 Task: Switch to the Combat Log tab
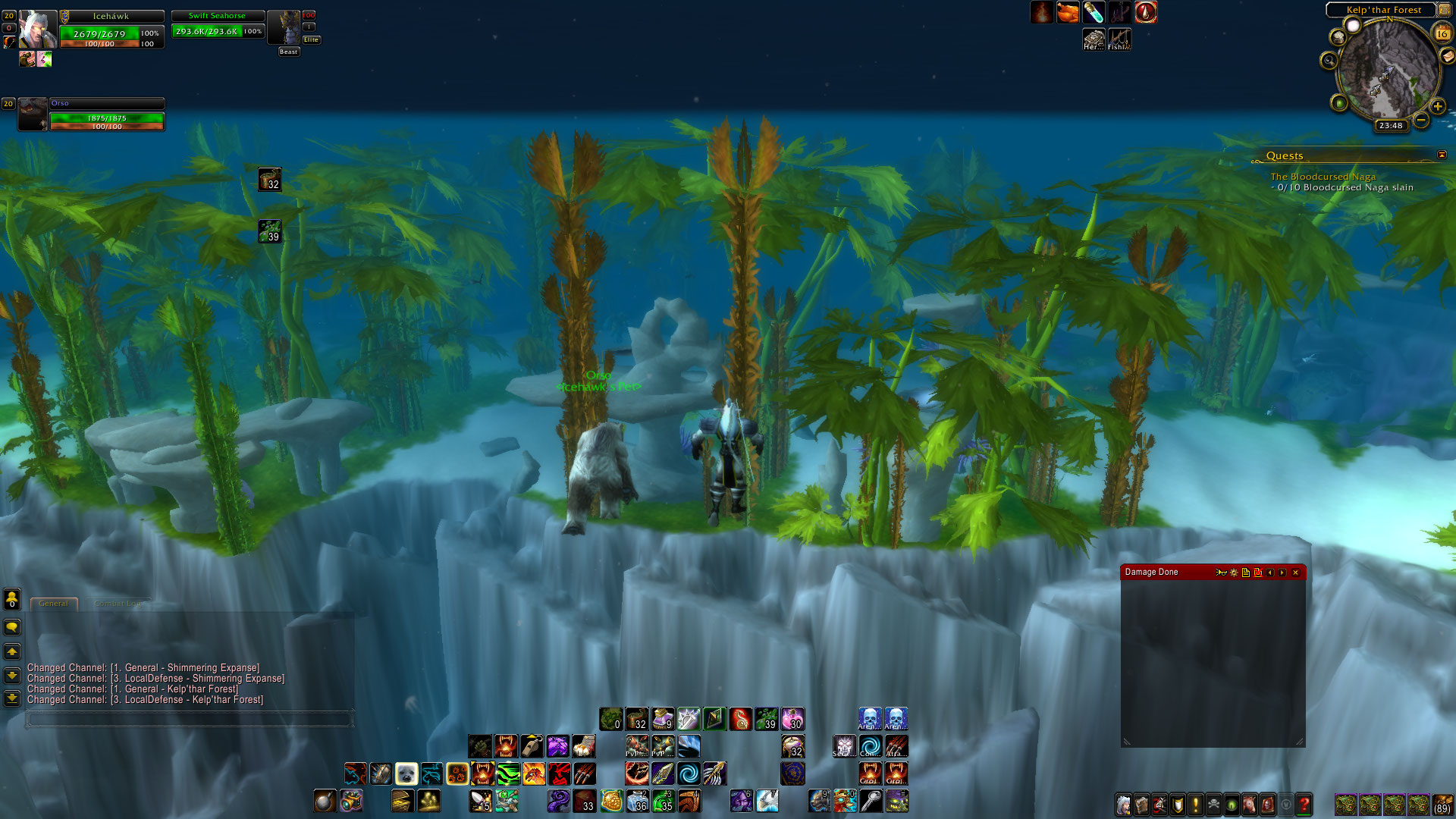pos(117,604)
